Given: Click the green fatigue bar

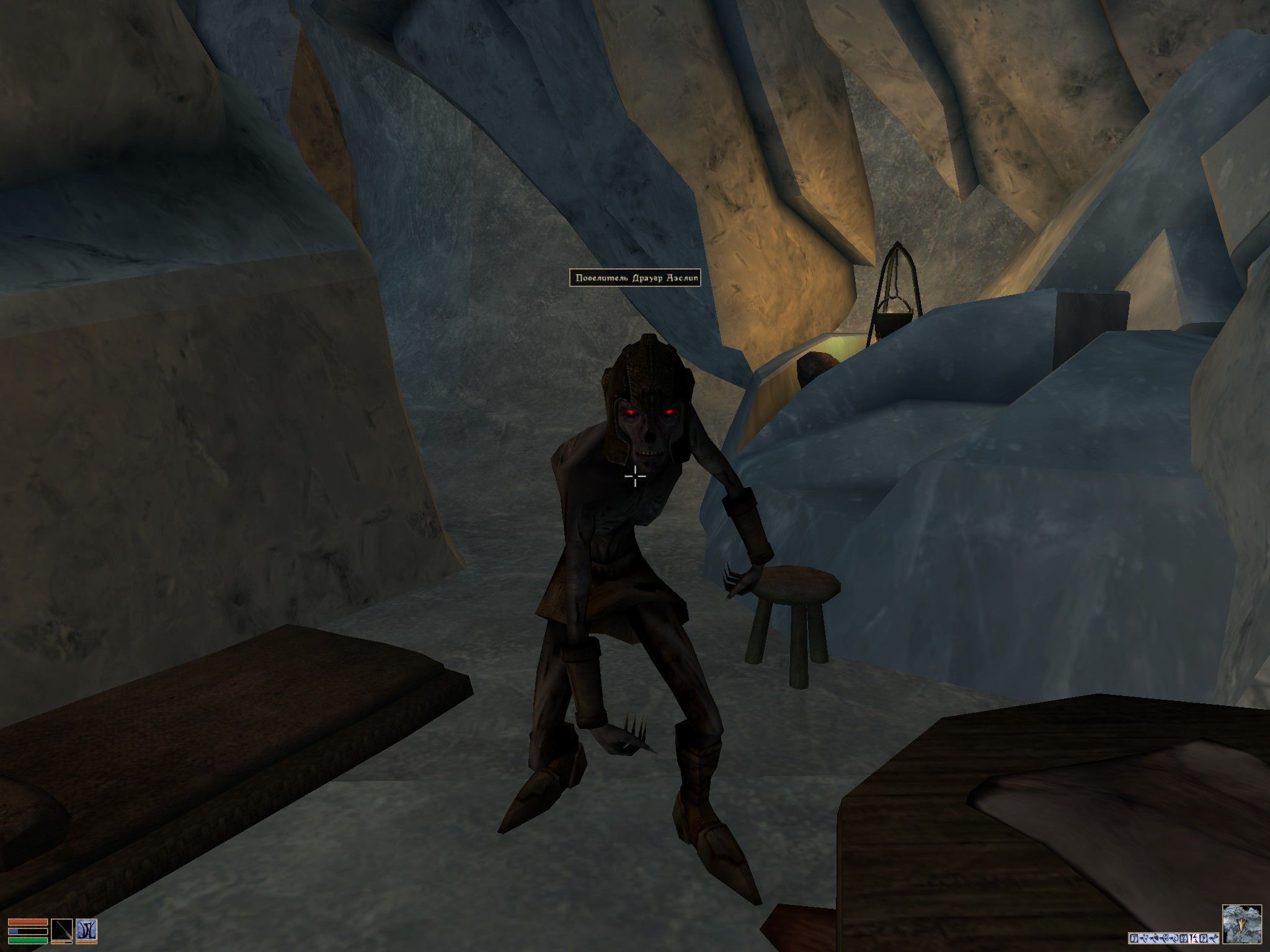Looking at the screenshot, I should tap(27, 941).
